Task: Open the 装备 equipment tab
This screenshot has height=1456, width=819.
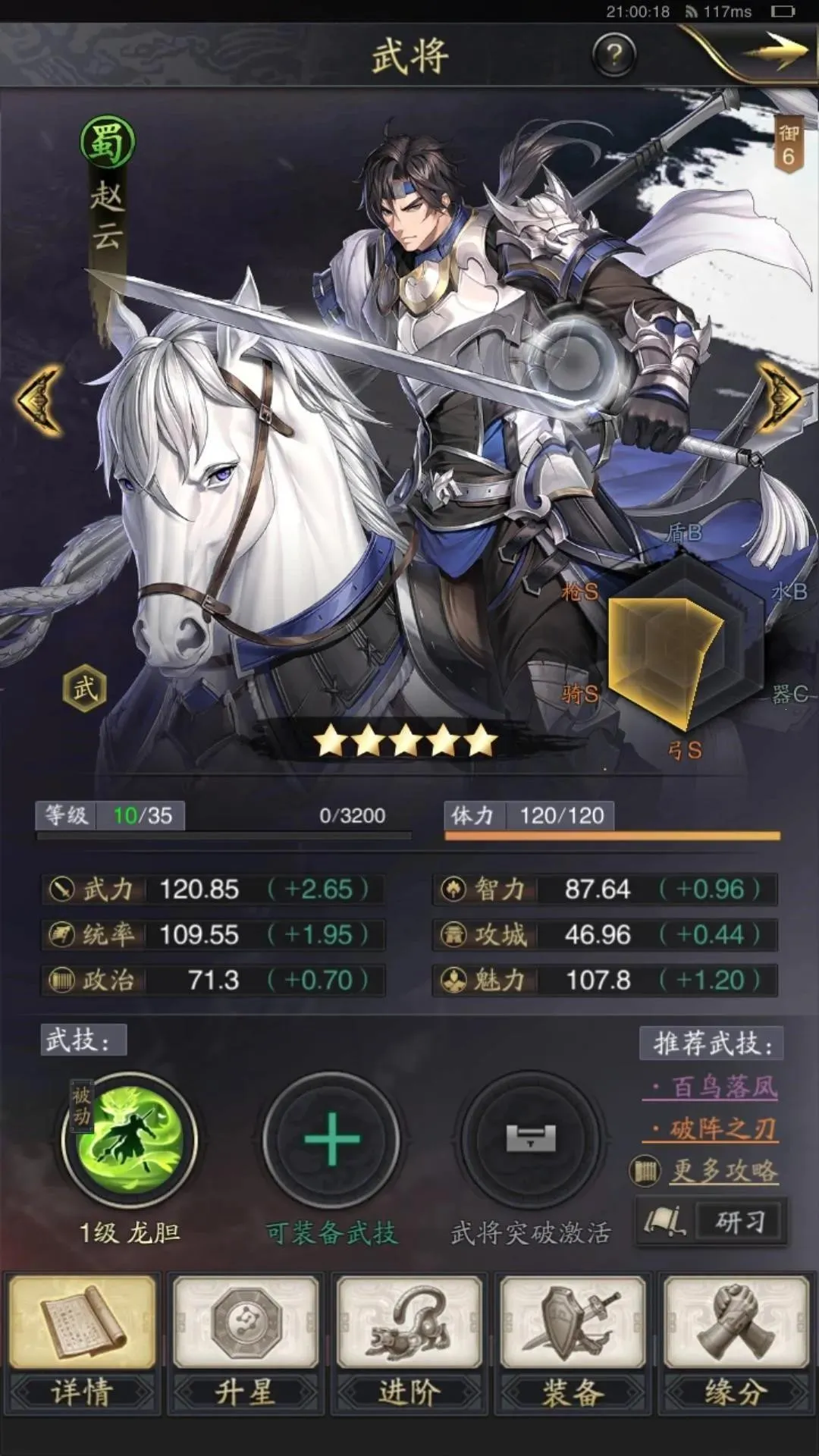Action: [x=573, y=1344]
